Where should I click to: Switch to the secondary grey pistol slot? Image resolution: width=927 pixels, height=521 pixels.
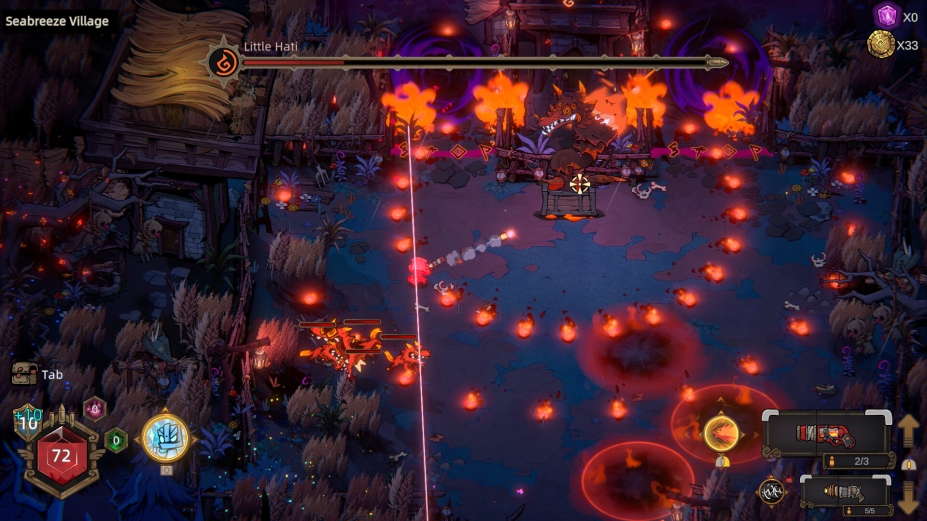[846, 491]
